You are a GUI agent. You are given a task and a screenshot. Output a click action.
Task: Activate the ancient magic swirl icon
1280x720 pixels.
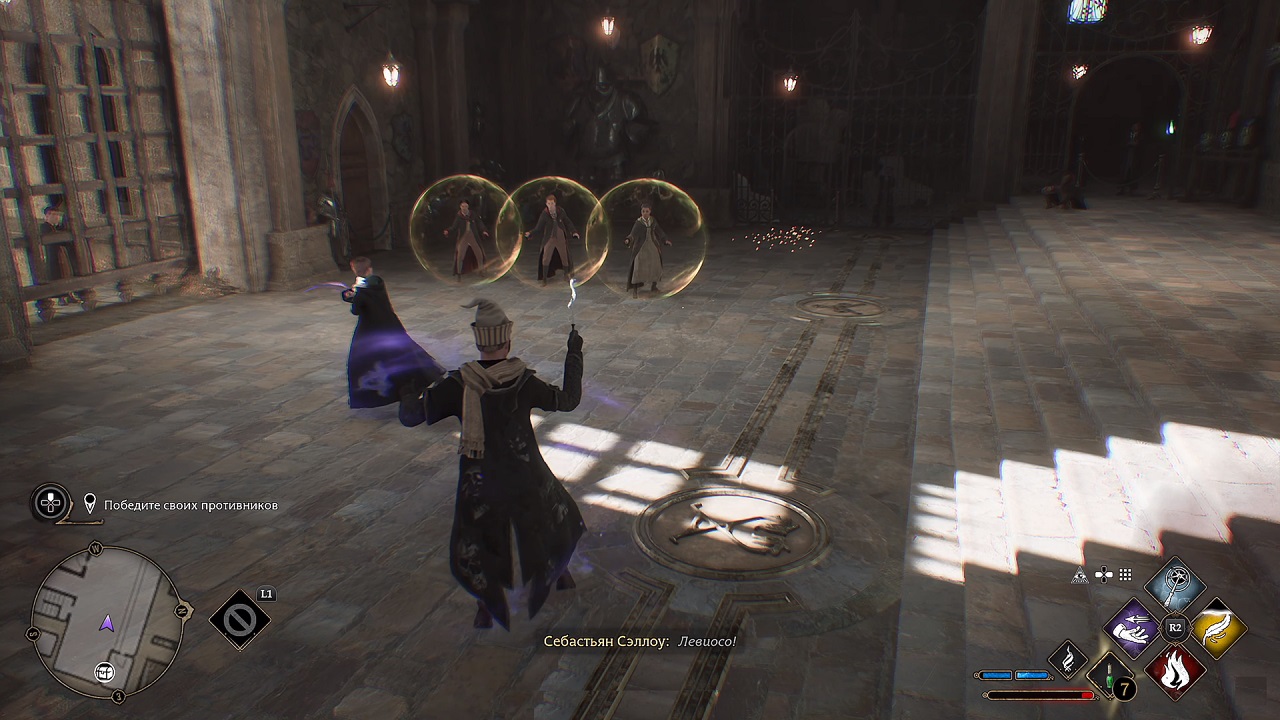[1067, 657]
